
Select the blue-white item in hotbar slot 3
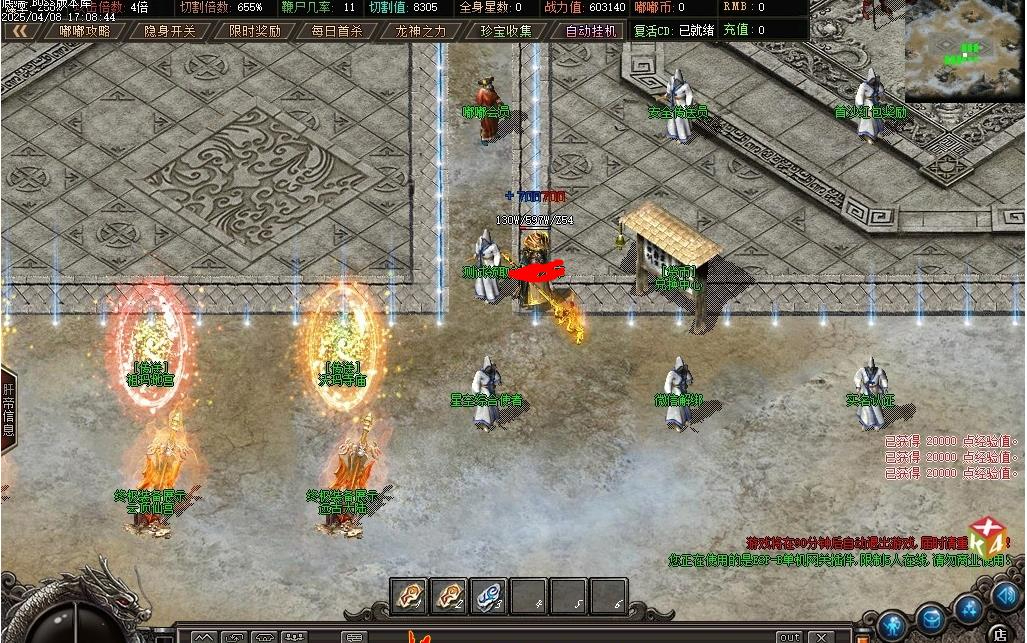[488, 596]
